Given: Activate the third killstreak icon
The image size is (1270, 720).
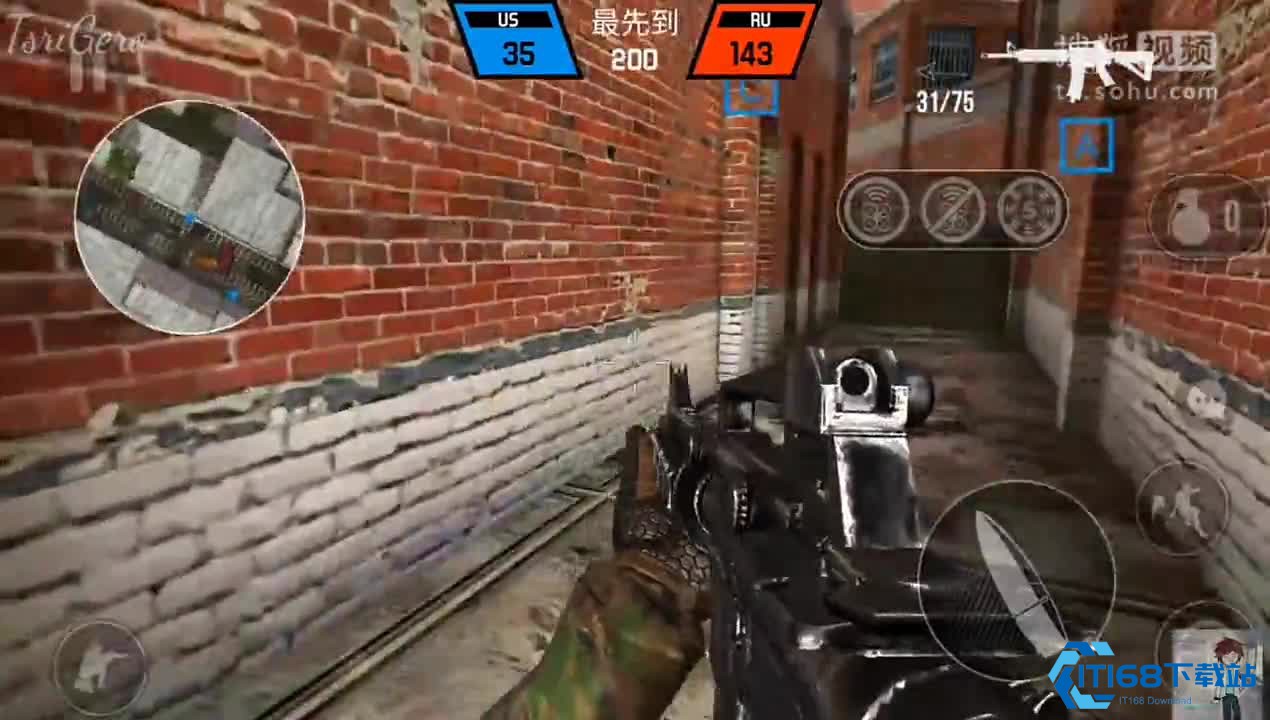Looking at the screenshot, I should click(1028, 211).
